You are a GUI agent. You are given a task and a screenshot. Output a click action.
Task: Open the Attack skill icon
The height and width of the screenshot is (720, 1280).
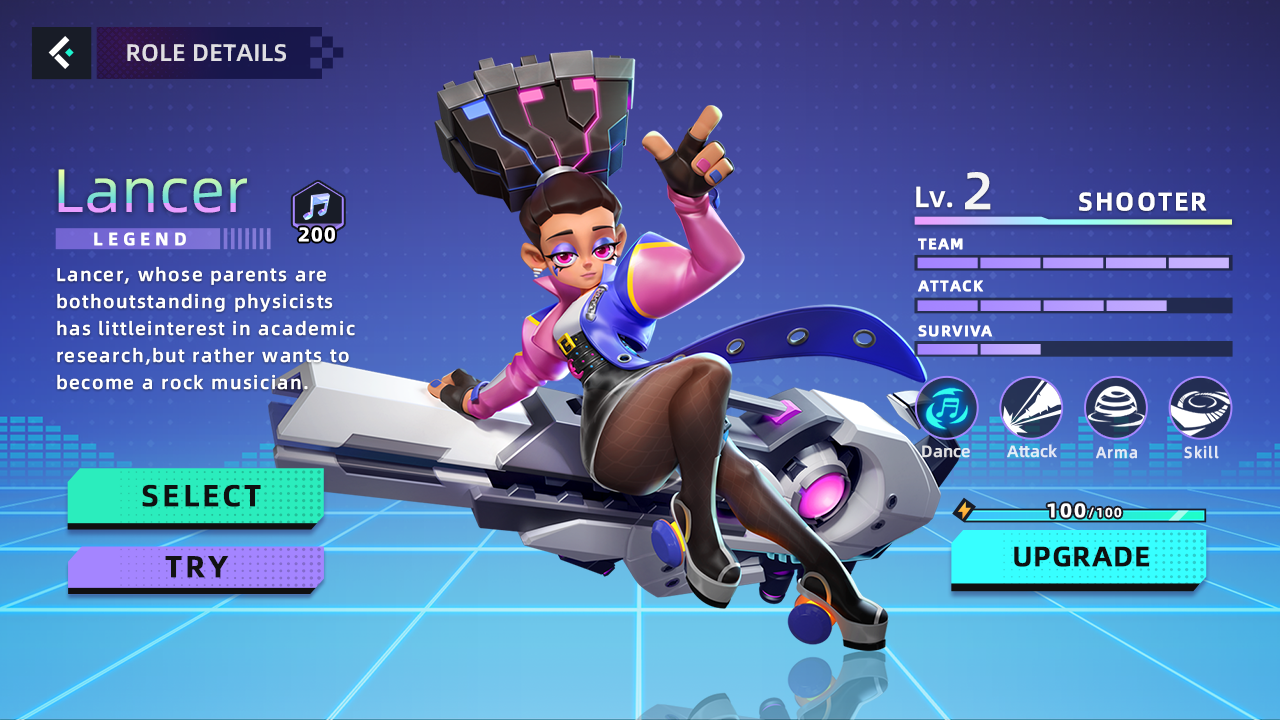coord(1031,408)
